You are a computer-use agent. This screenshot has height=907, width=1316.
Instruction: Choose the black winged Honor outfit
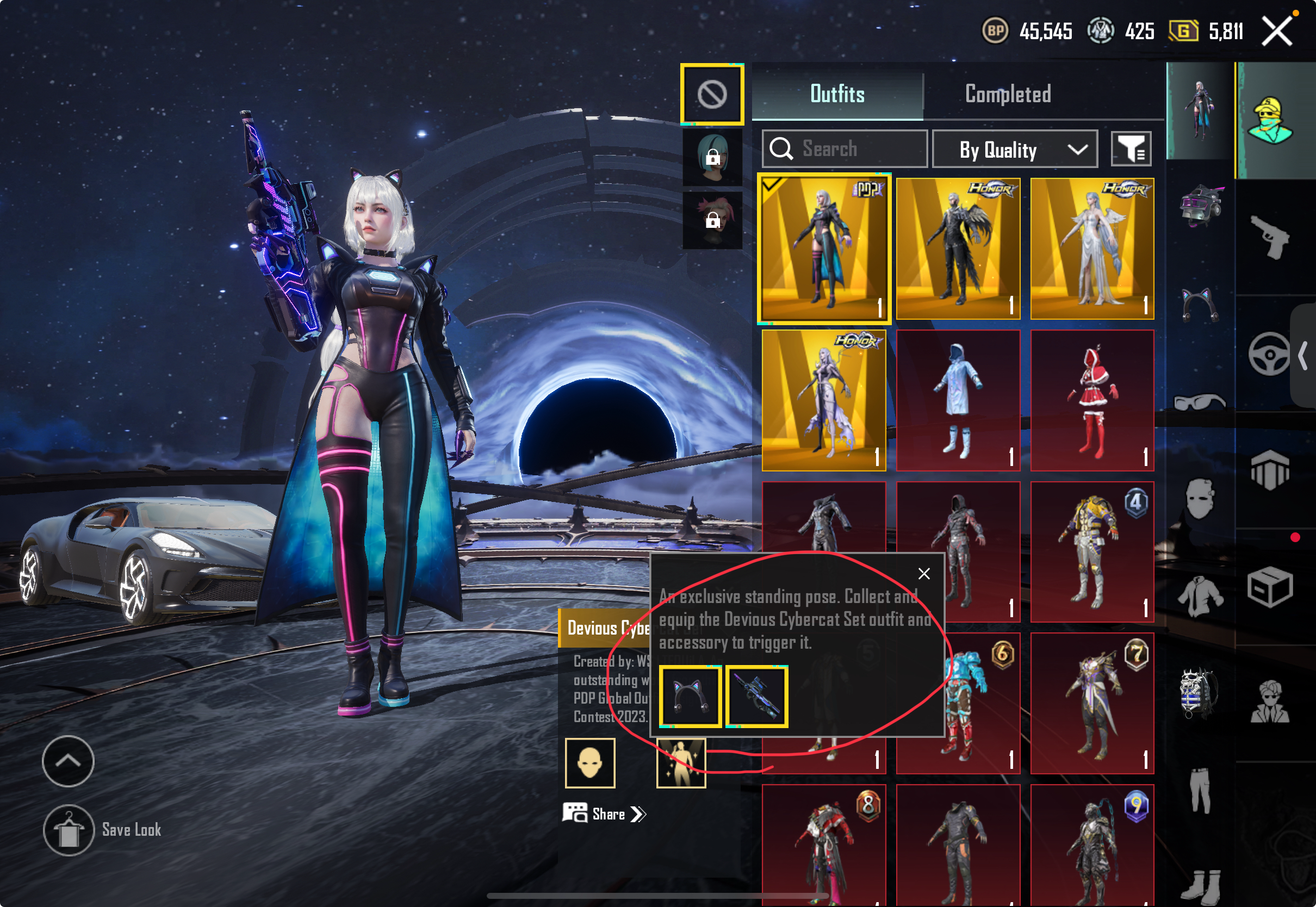(x=958, y=249)
